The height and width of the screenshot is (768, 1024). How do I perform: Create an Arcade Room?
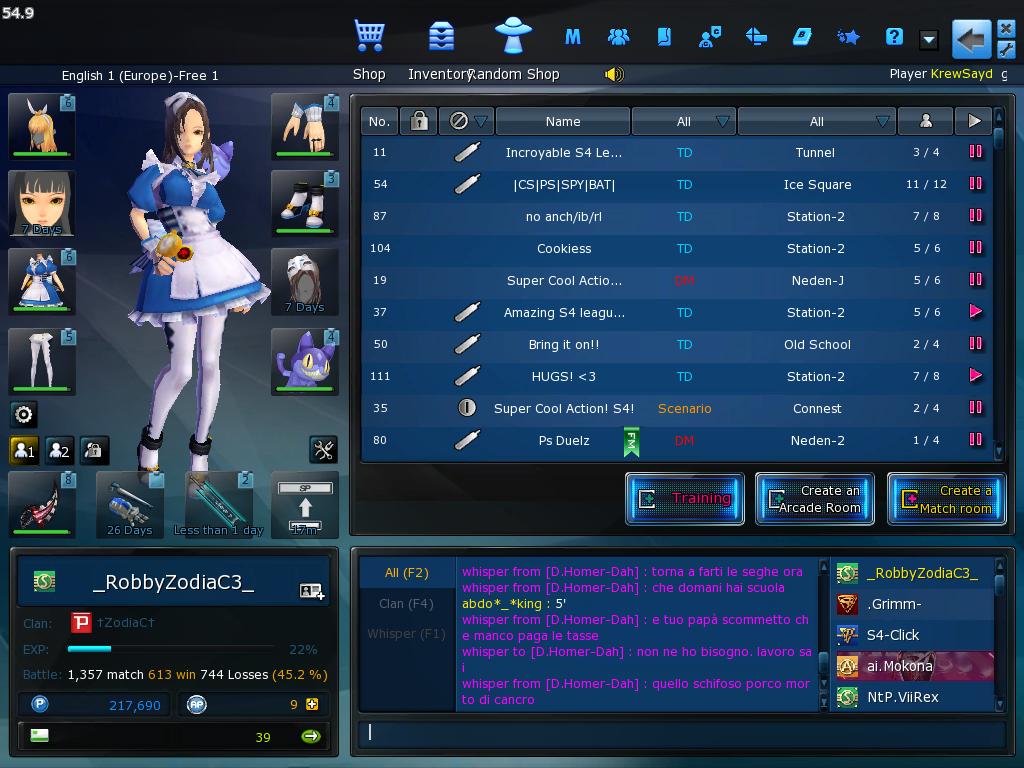815,499
